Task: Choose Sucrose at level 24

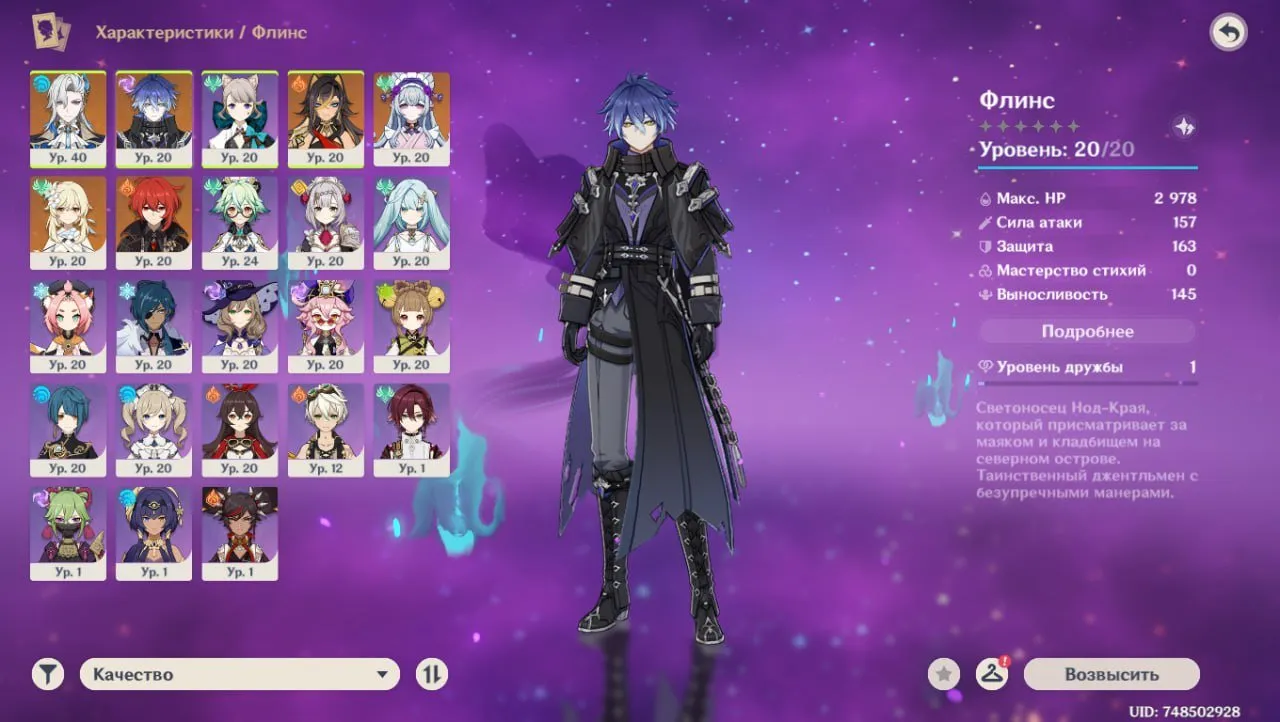Action: pos(240,222)
